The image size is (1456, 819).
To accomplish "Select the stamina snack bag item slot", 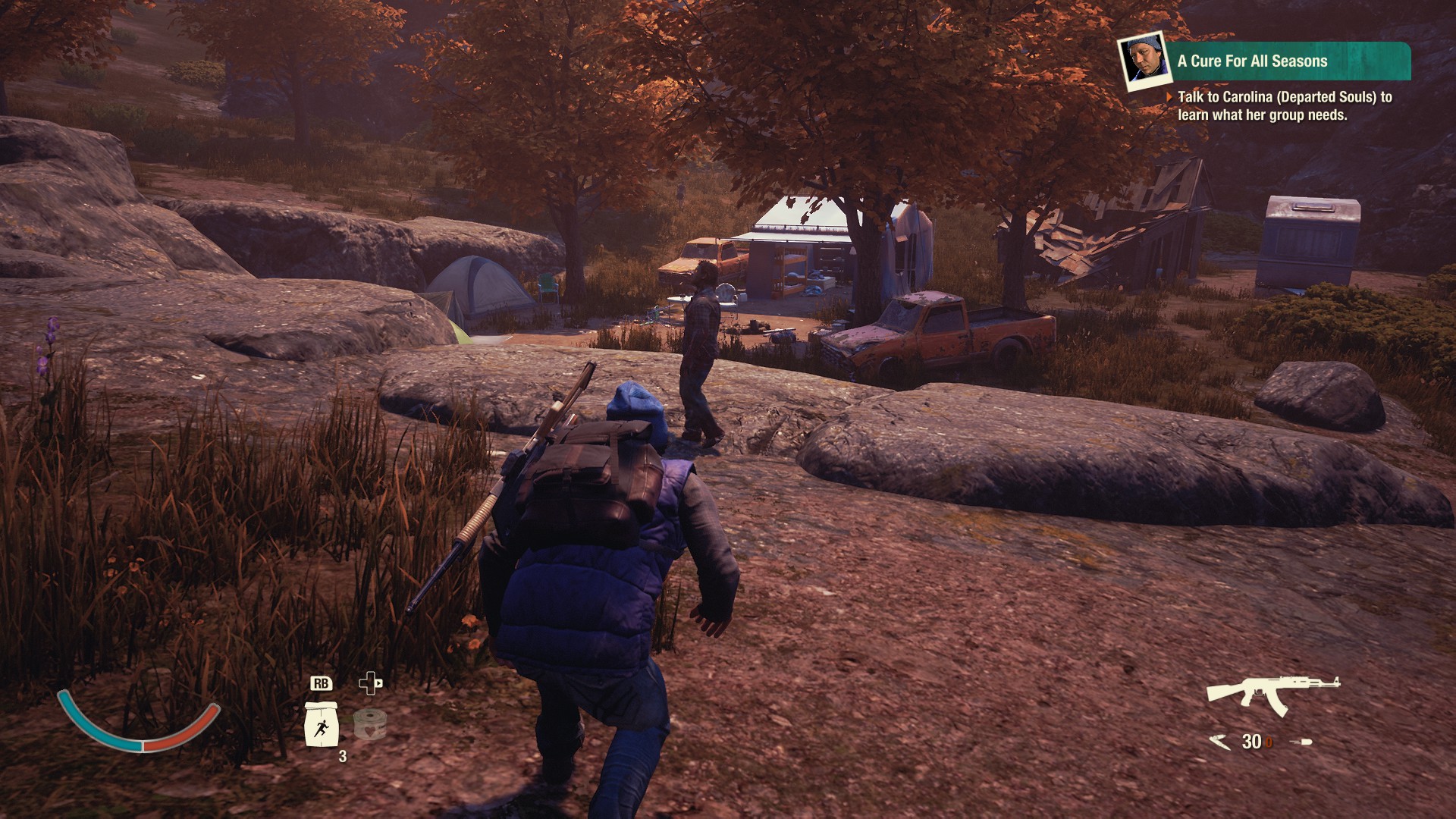I will [321, 725].
